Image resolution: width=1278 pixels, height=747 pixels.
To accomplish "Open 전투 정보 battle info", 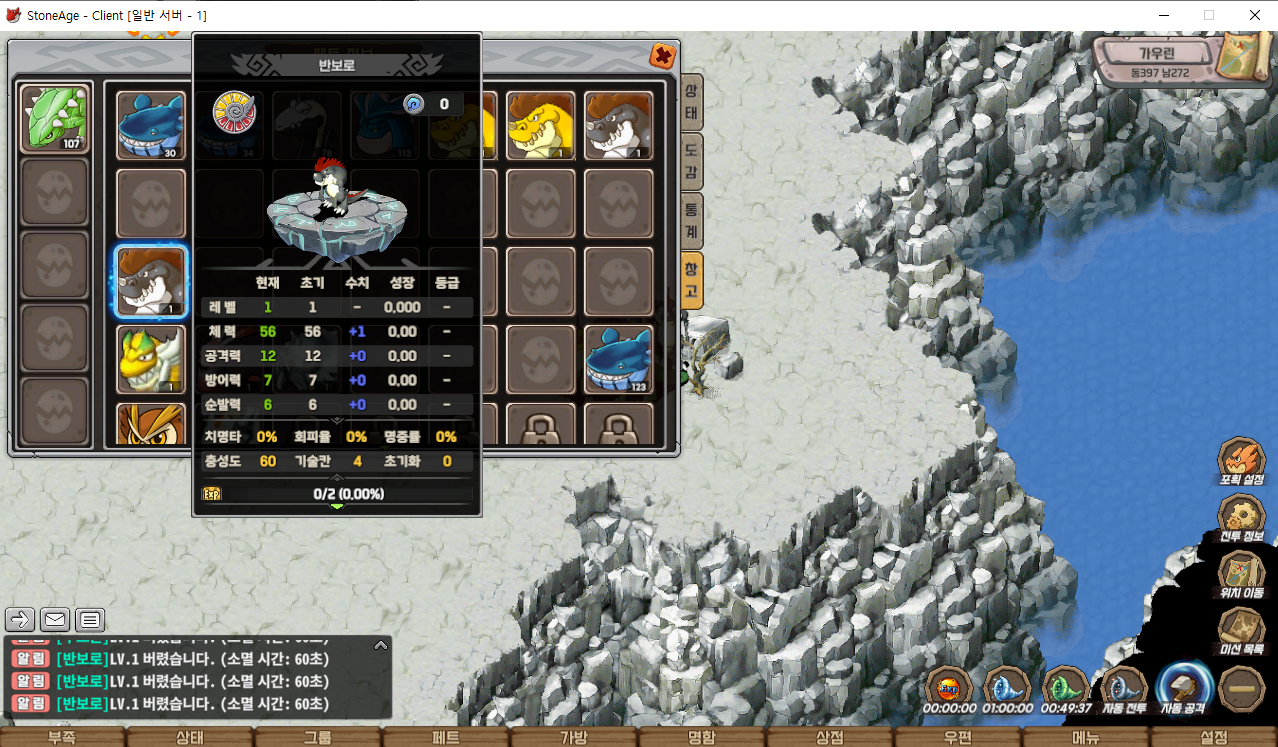I will [1241, 518].
